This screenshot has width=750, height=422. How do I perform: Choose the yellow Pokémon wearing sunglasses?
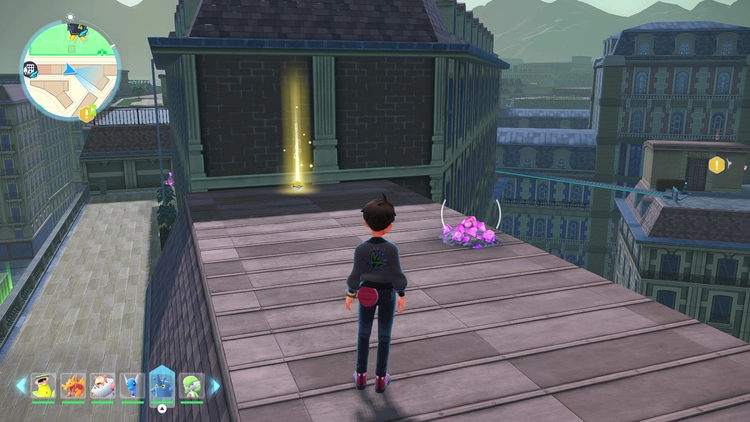coord(43,385)
